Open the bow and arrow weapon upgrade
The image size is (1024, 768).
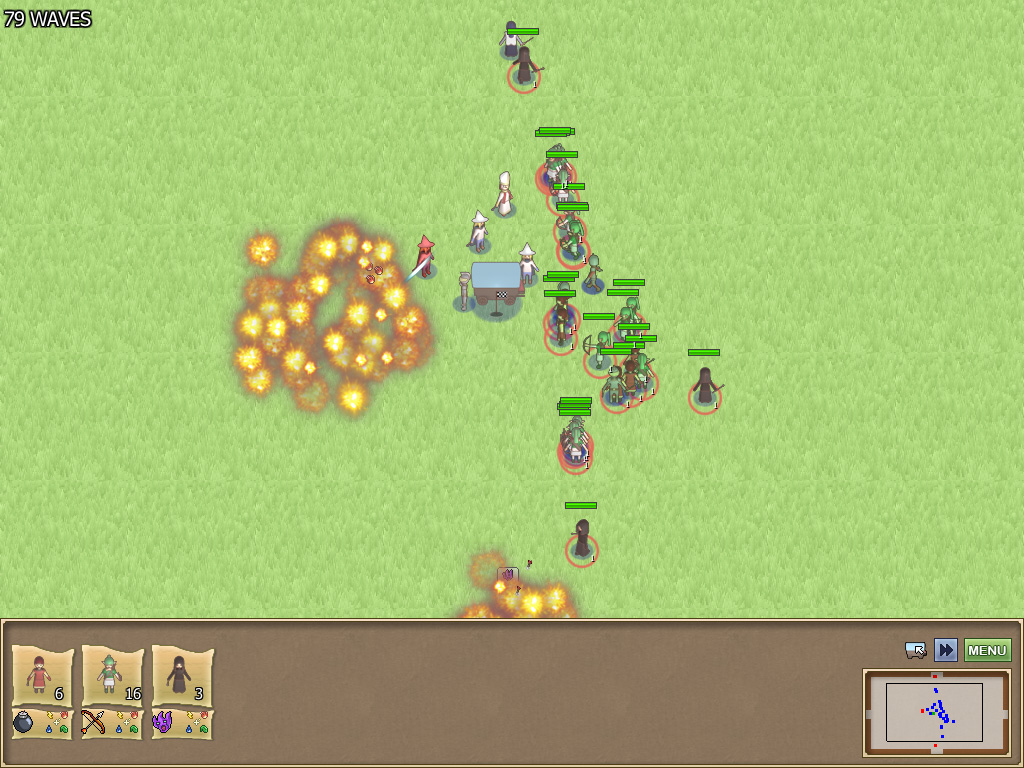(x=94, y=722)
